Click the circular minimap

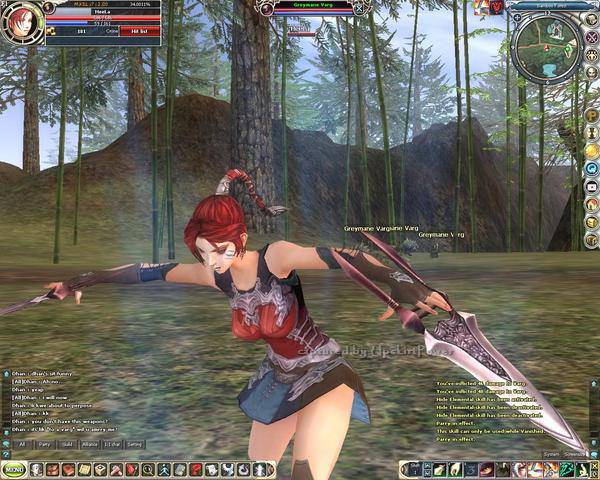coord(544,43)
